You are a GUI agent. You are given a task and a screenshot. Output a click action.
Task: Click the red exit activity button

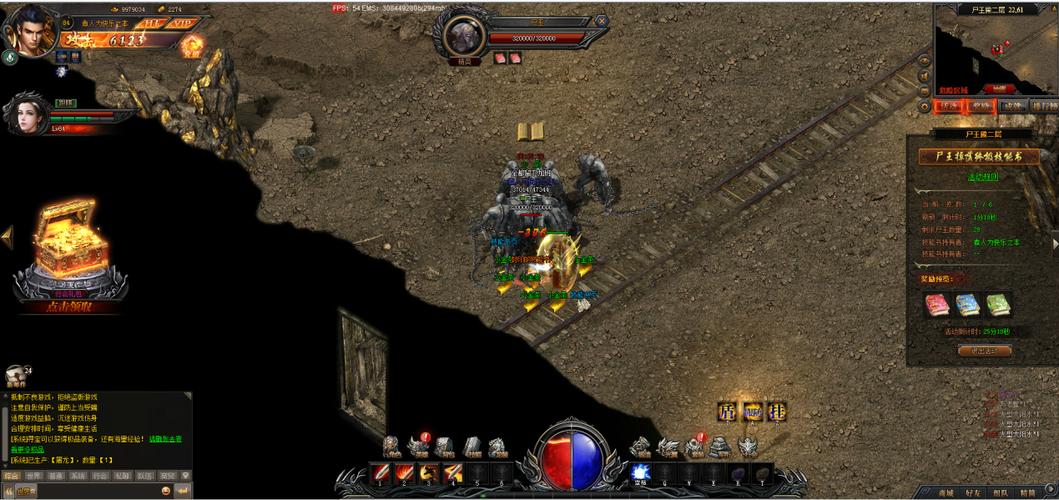pyautogui.click(x=984, y=351)
